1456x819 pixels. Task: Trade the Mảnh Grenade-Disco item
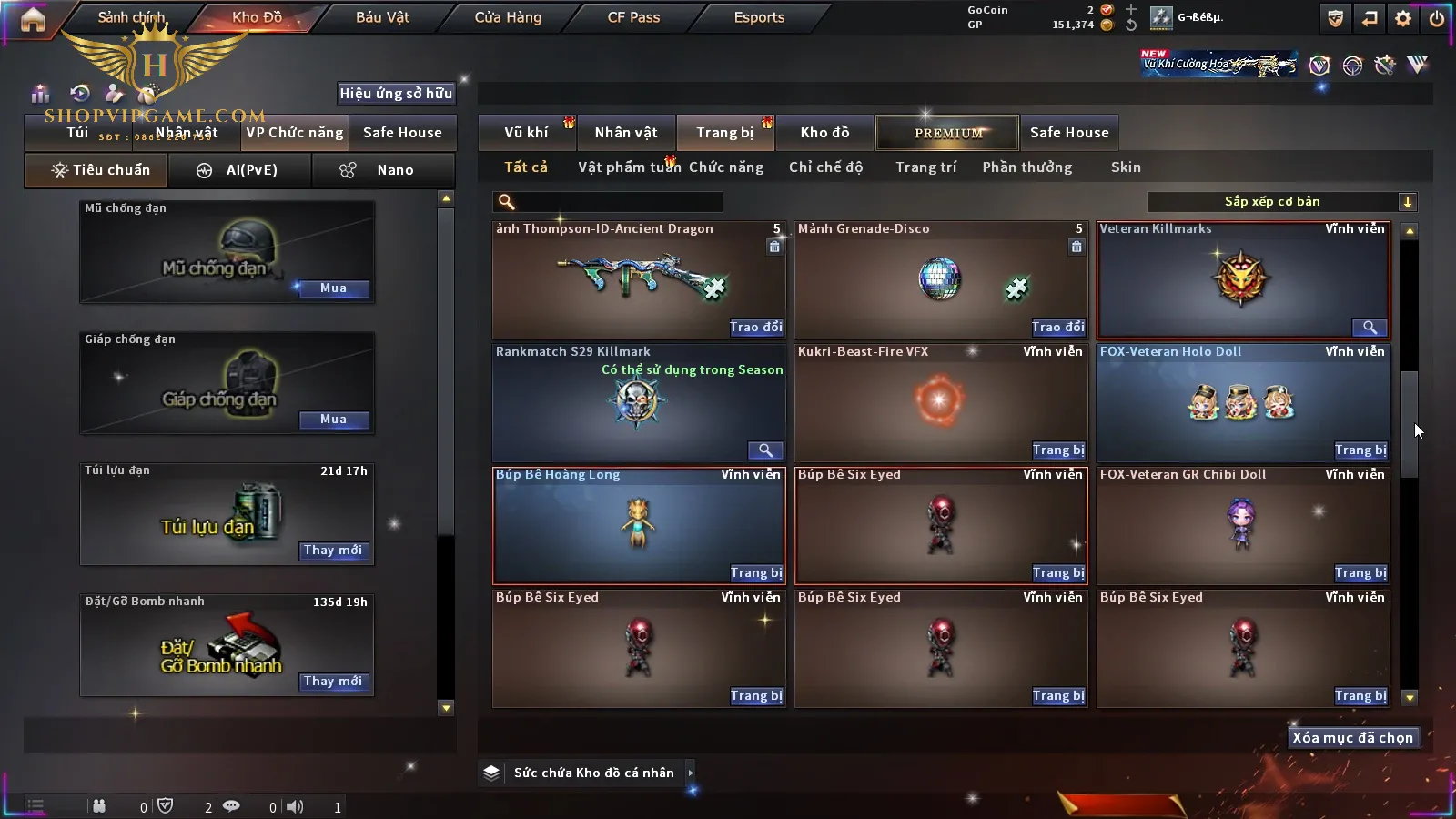click(x=1058, y=328)
